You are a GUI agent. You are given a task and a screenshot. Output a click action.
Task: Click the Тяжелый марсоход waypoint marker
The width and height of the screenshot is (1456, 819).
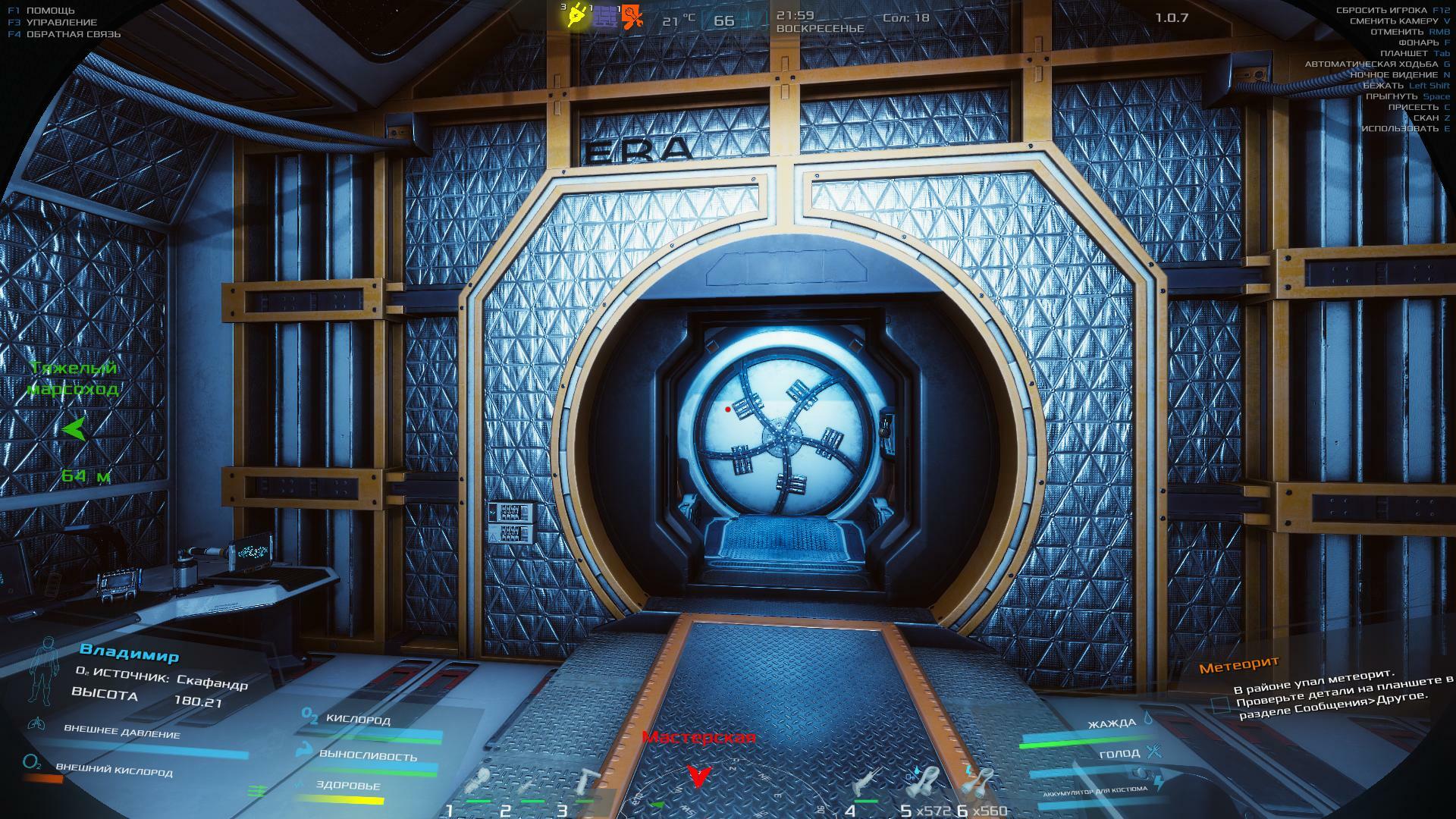pyautogui.click(x=74, y=430)
